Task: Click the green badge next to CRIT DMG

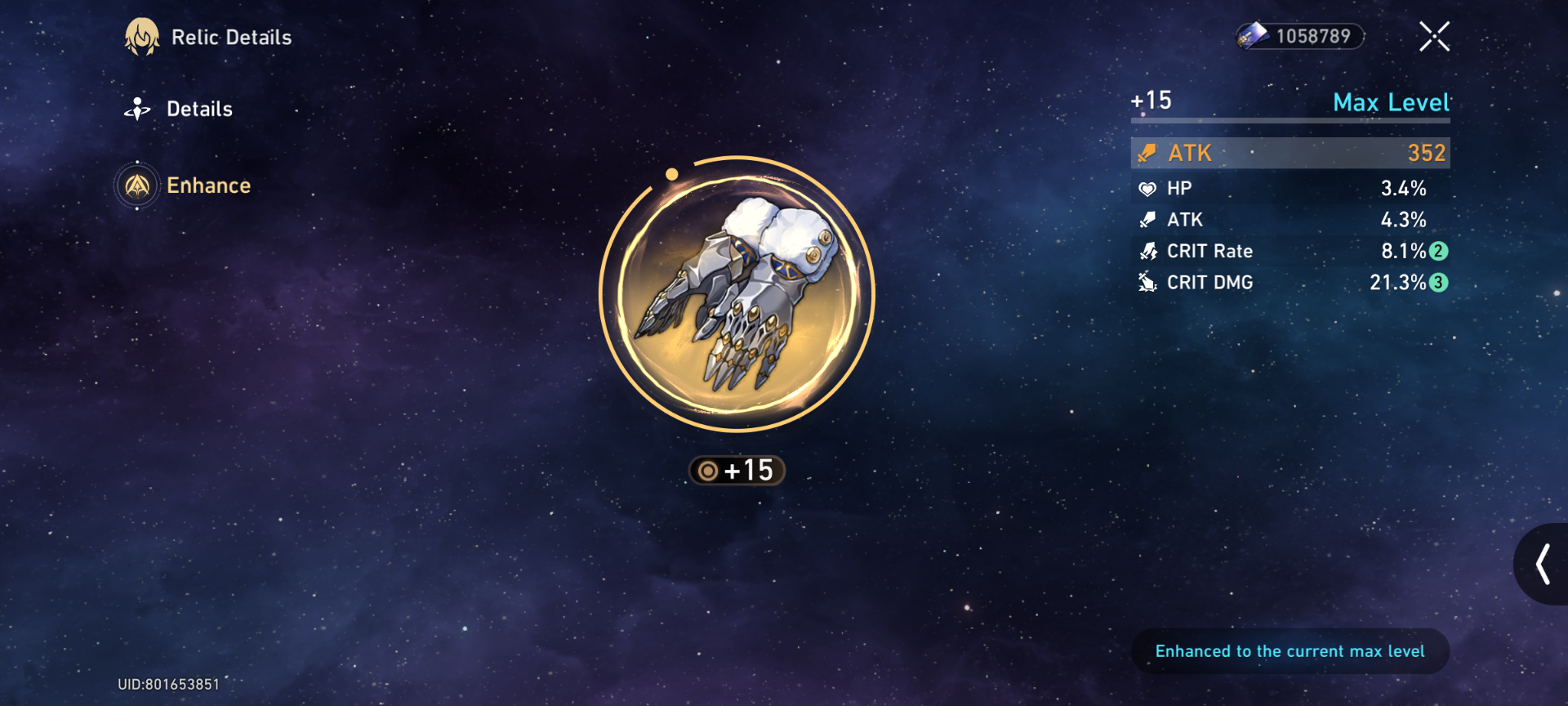Action: [x=1440, y=283]
